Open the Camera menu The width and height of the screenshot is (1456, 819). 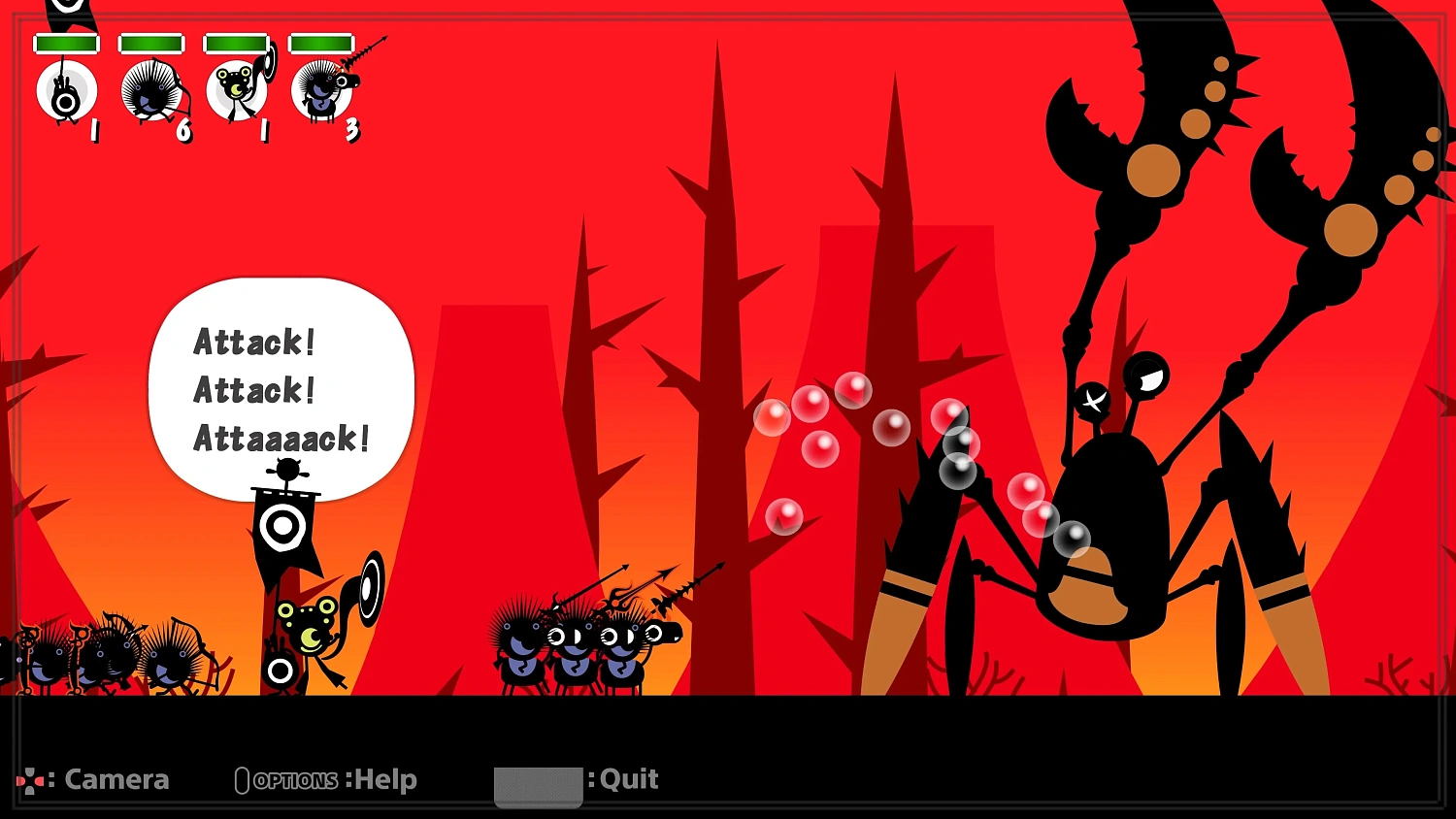coord(116,778)
